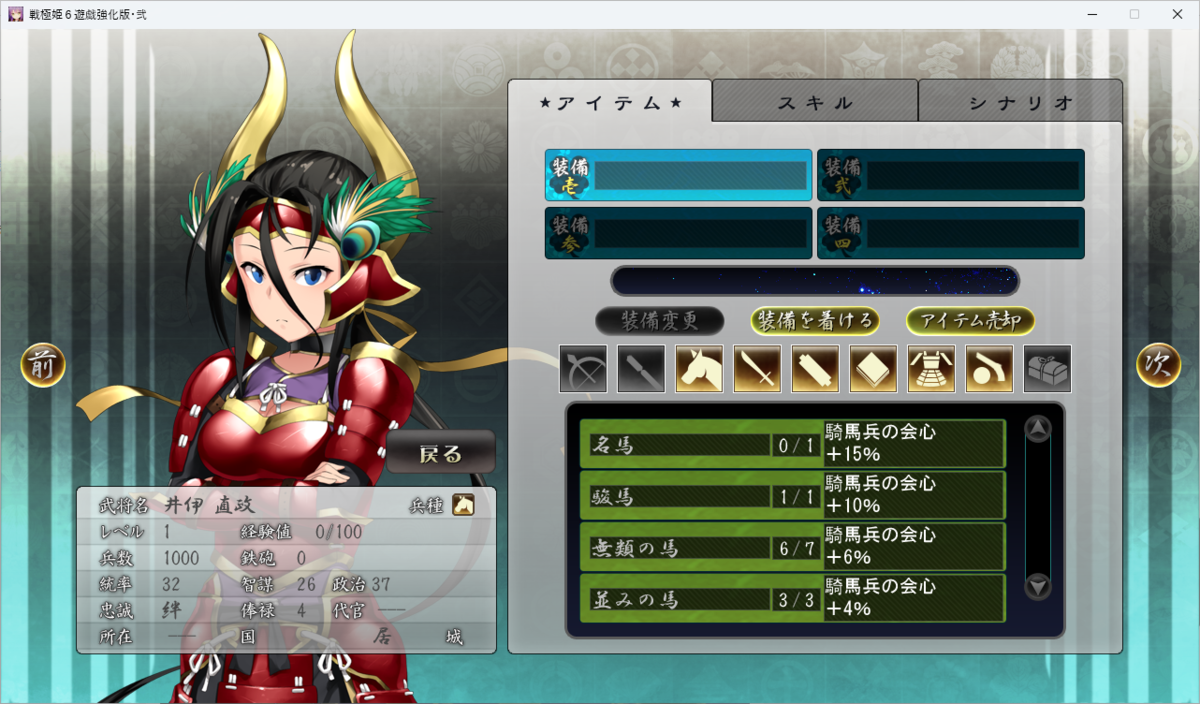1200x704 pixels.
Task: Select equipment slot 参
Action: (678, 233)
